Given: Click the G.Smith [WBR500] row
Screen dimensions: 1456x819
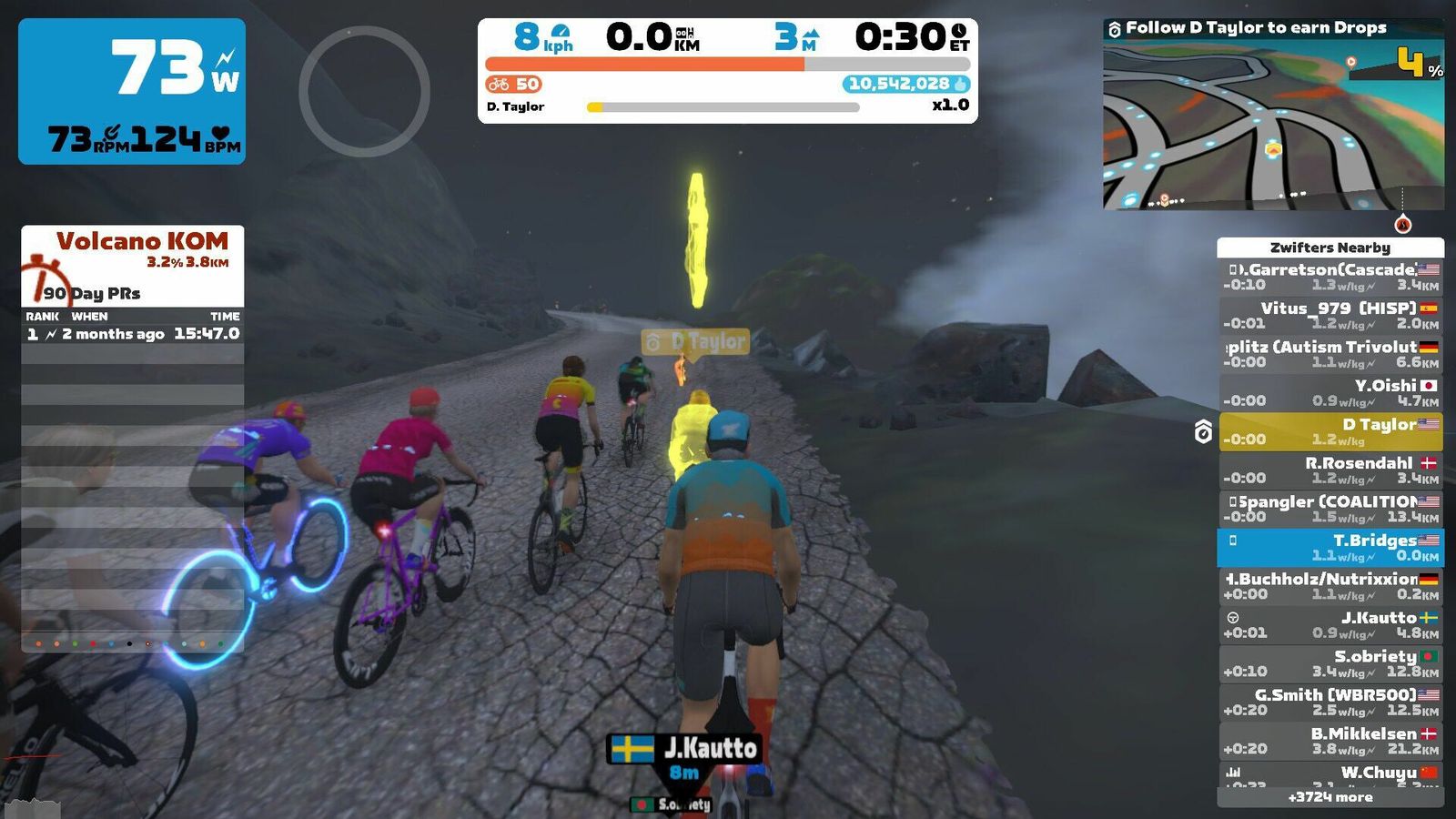Looking at the screenshot, I should [x=1330, y=702].
